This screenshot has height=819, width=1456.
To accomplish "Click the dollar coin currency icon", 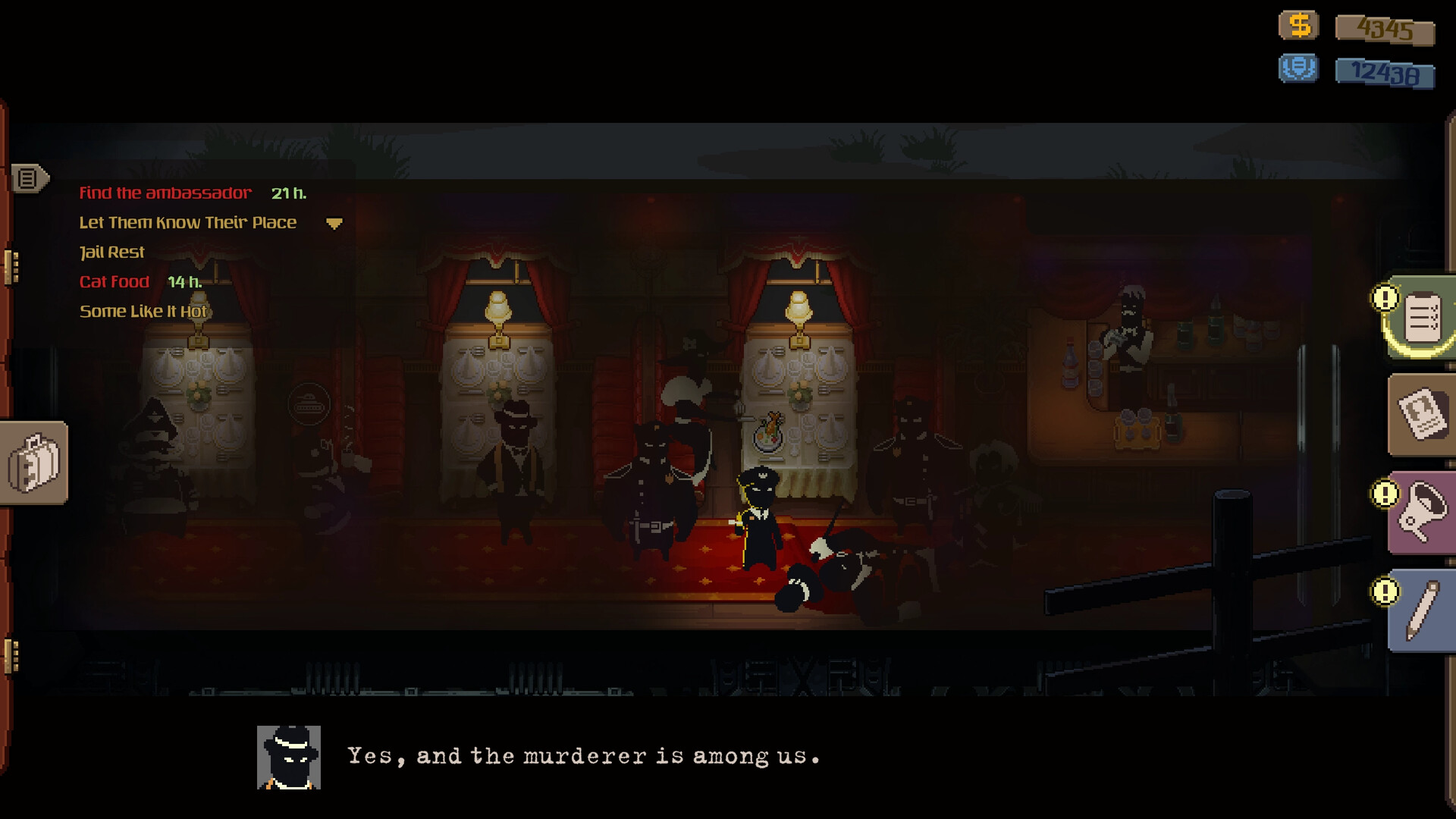I will (x=1298, y=27).
